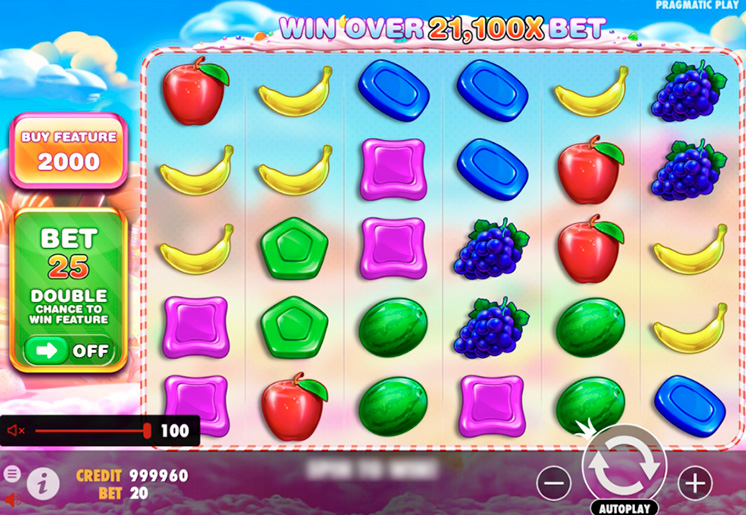The width and height of the screenshot is (746, 515).
Task: Mute audio via the crossed speaker icon
Action: pyautogui.click(x=16, y=431)
